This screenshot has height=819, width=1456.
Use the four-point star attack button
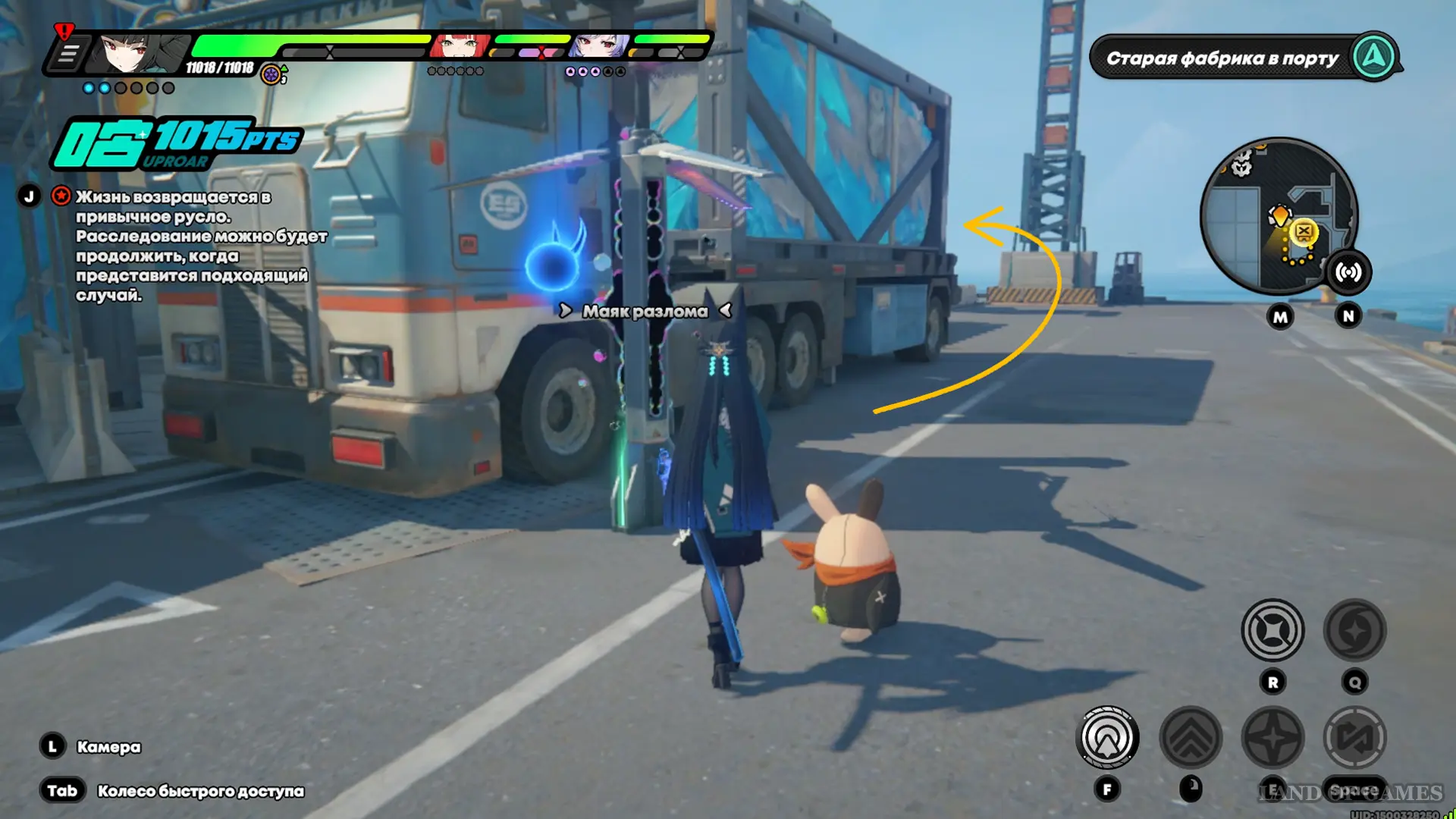coord(1272,737)
